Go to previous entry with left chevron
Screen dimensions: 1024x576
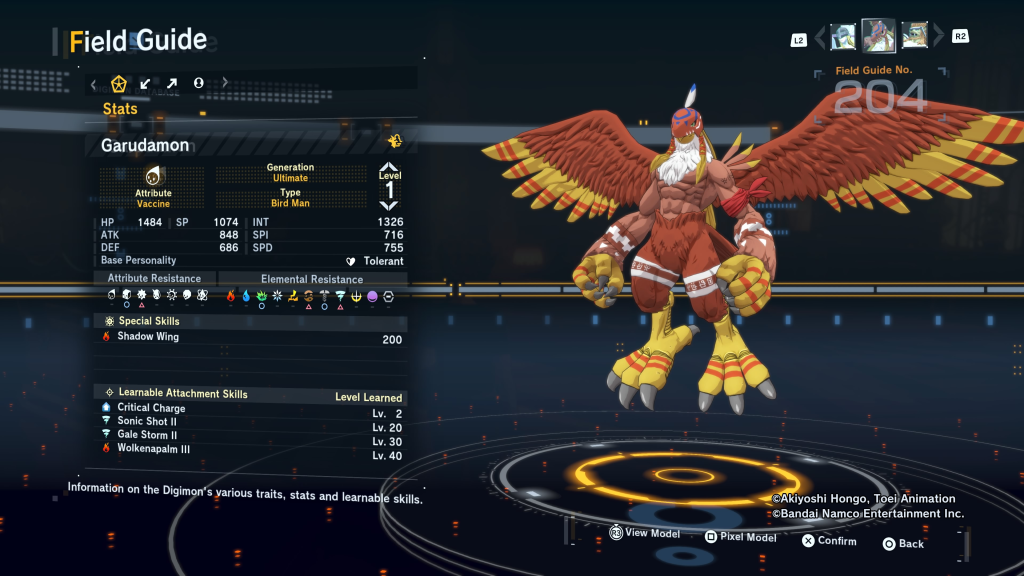[820, 38]
